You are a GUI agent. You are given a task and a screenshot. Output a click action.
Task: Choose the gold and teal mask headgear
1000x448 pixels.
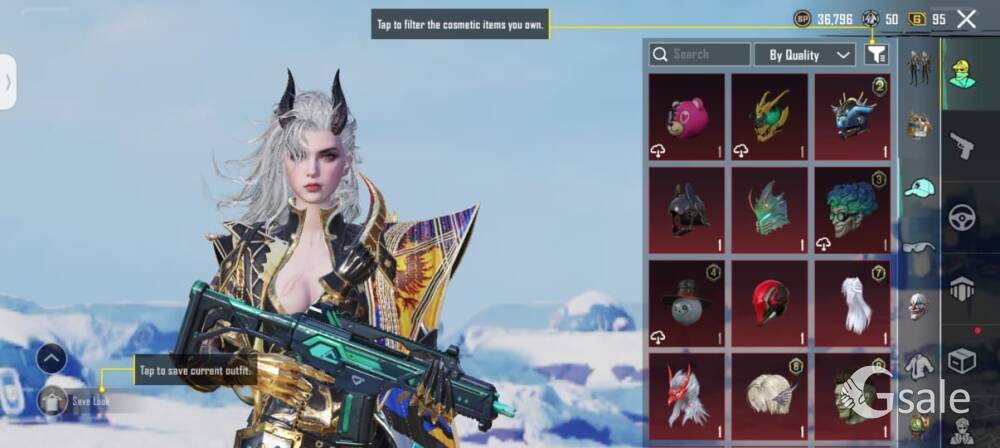(x=769, y=117)
